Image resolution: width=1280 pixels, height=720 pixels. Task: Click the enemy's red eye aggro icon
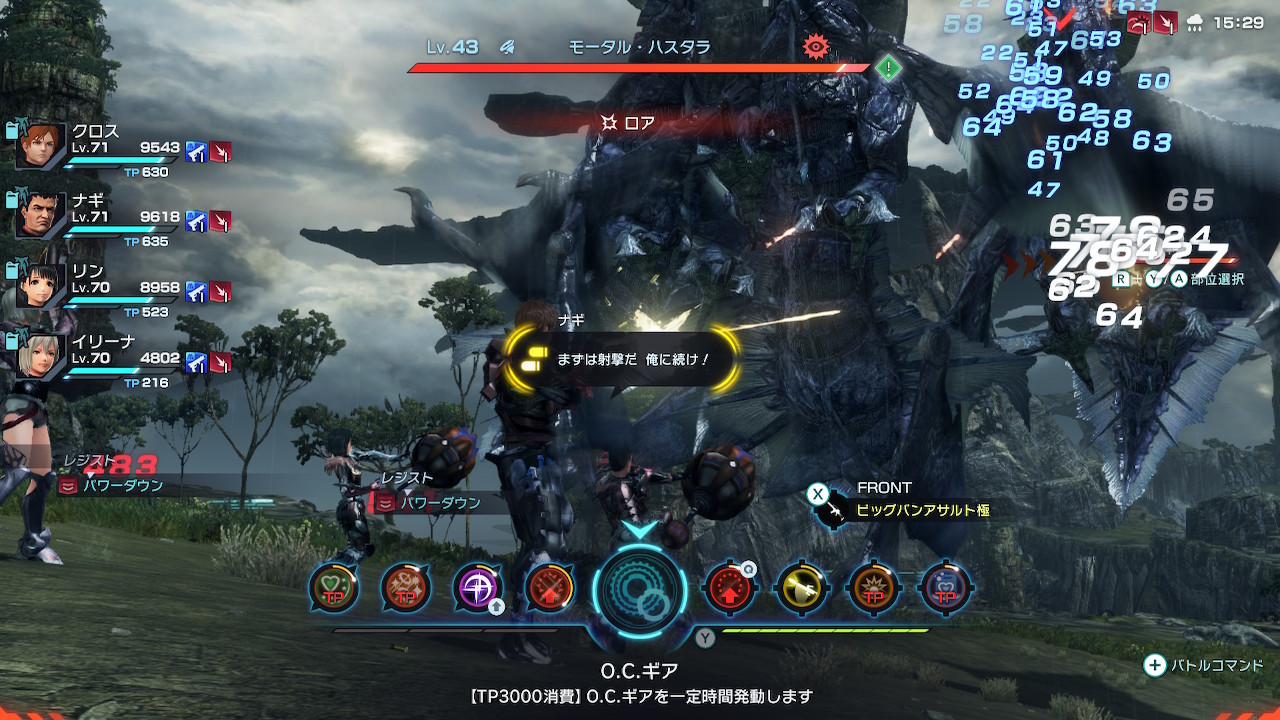[x=816, y=46]
